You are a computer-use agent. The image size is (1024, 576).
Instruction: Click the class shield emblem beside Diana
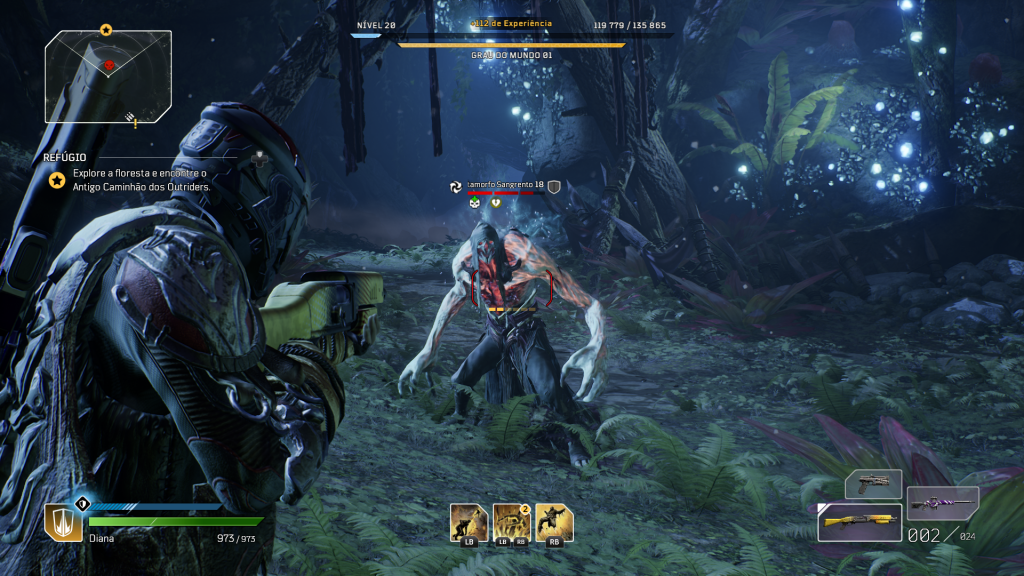tap(62, 521)
